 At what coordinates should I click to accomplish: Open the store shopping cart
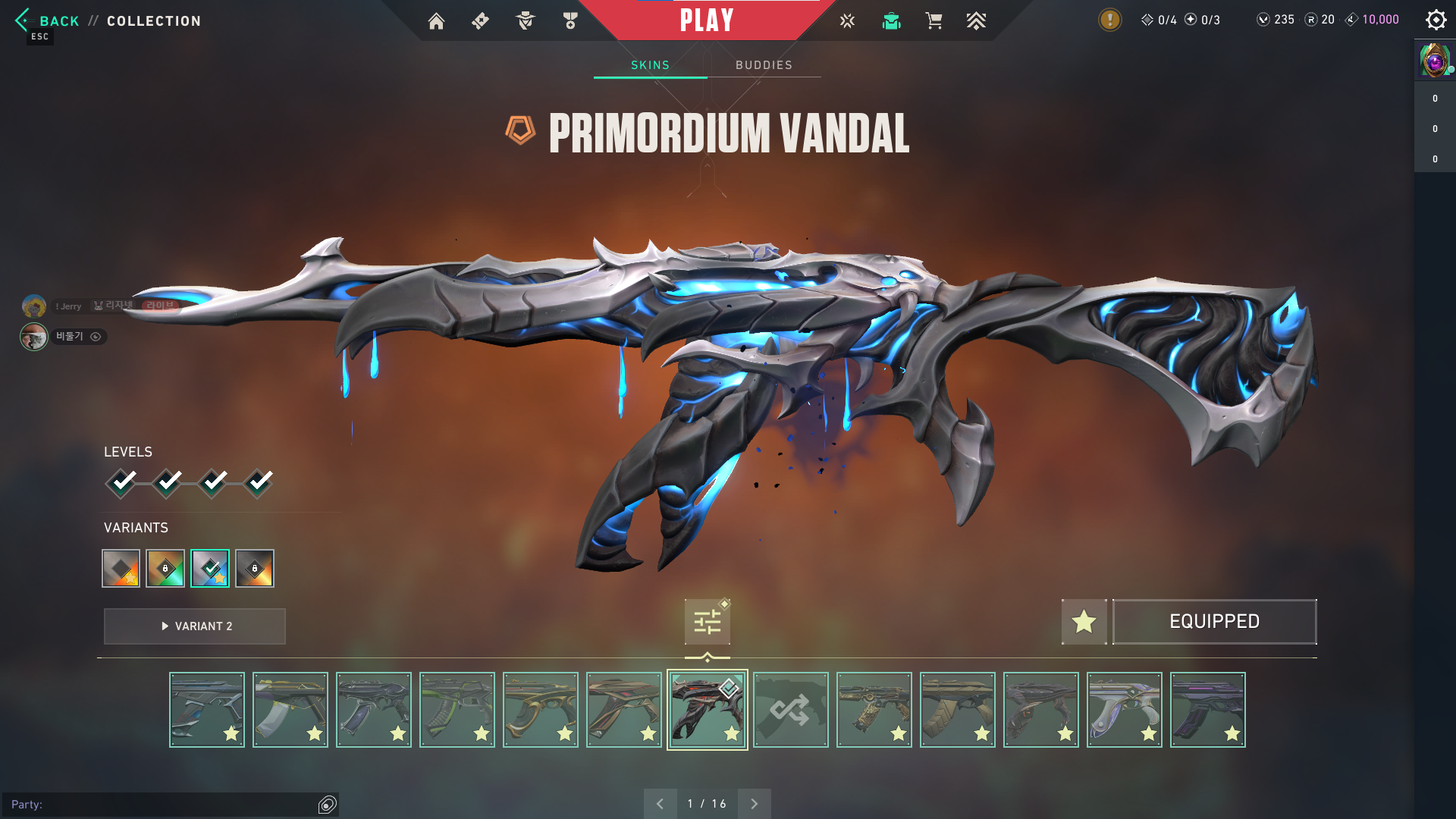click(x=934, y=21)
